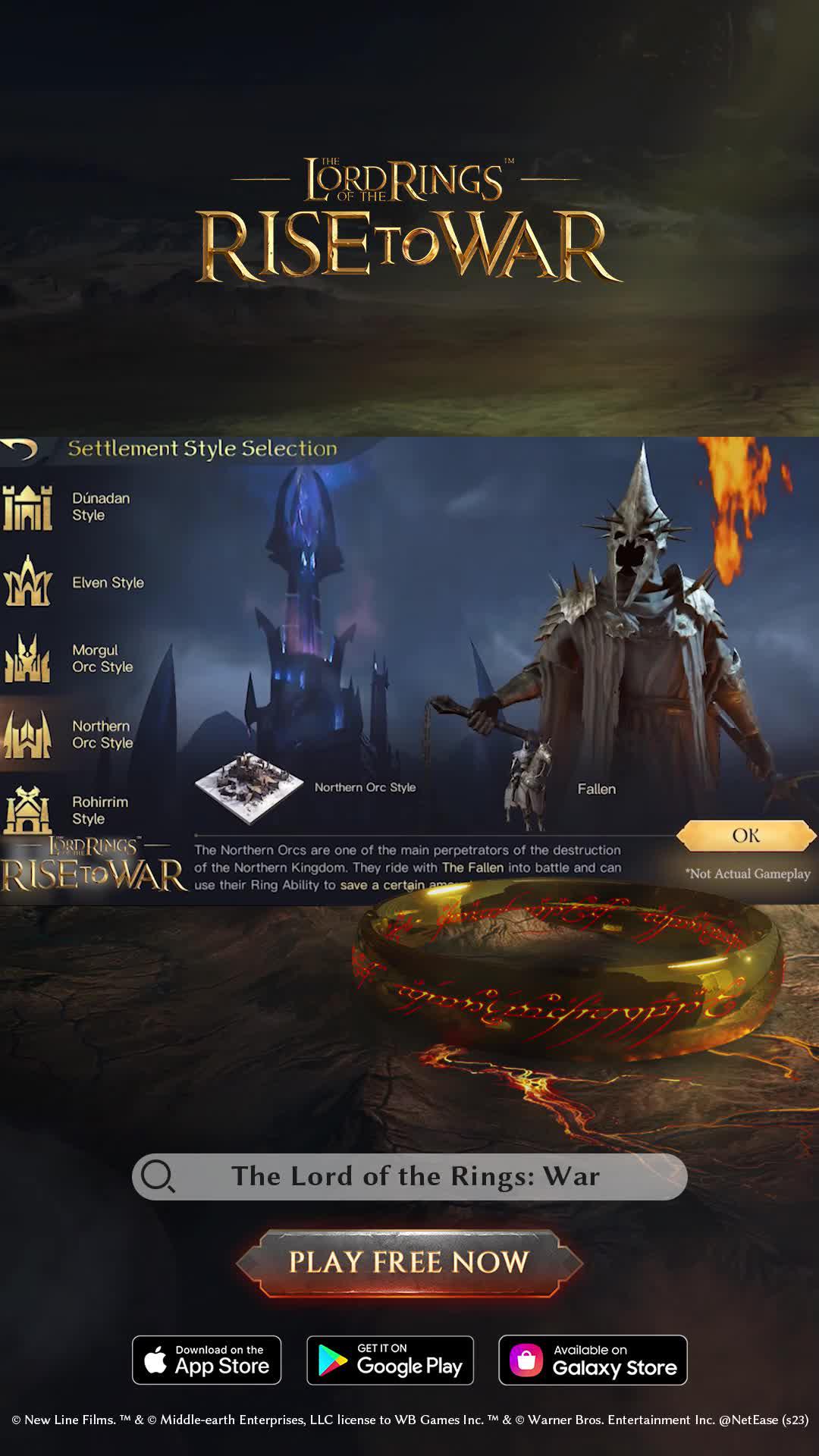This screenshot has width=819, height=1456.
Task: Switch to Northern Orc Style
Action: [70, 734]
